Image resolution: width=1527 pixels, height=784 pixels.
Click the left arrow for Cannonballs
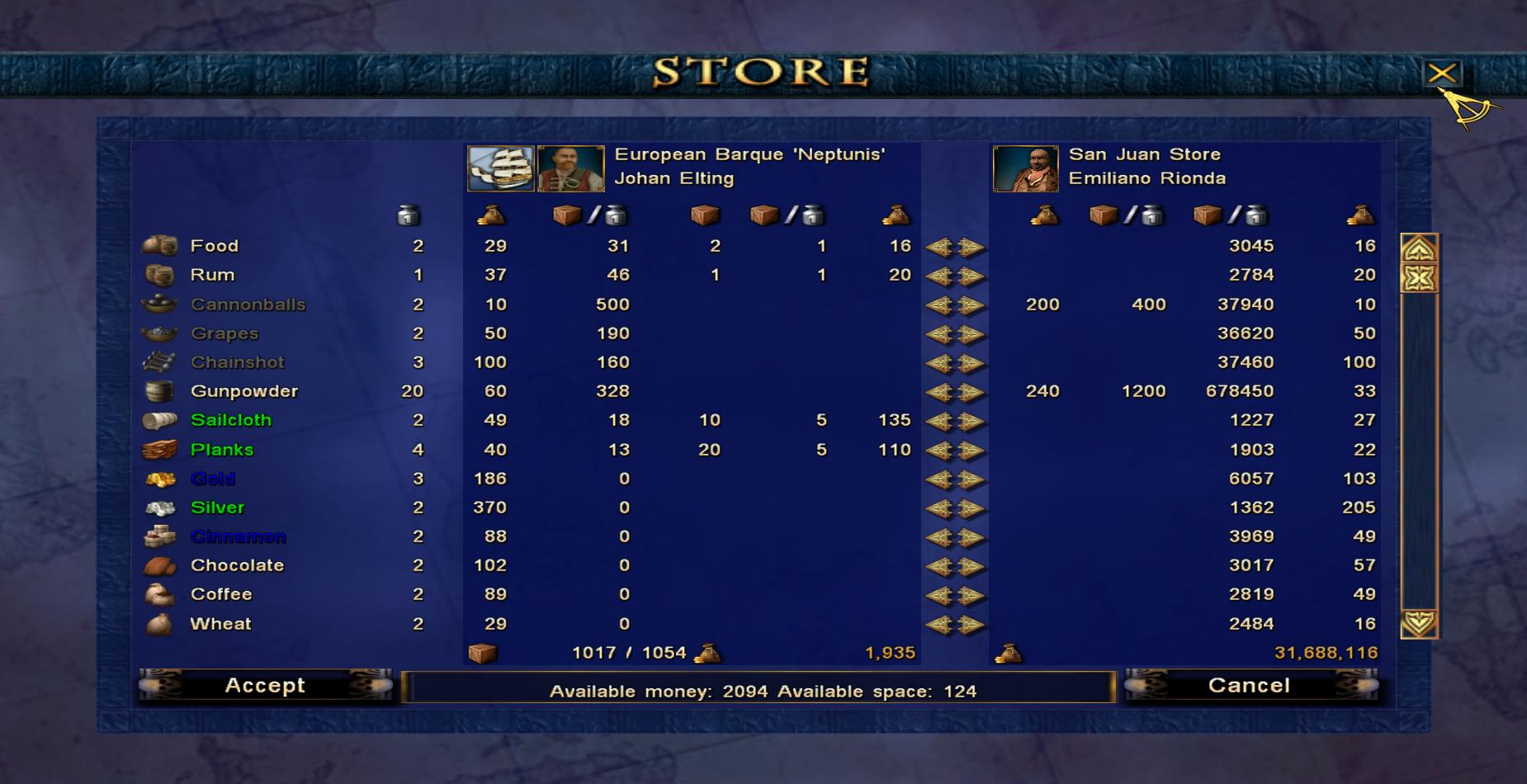939,305
